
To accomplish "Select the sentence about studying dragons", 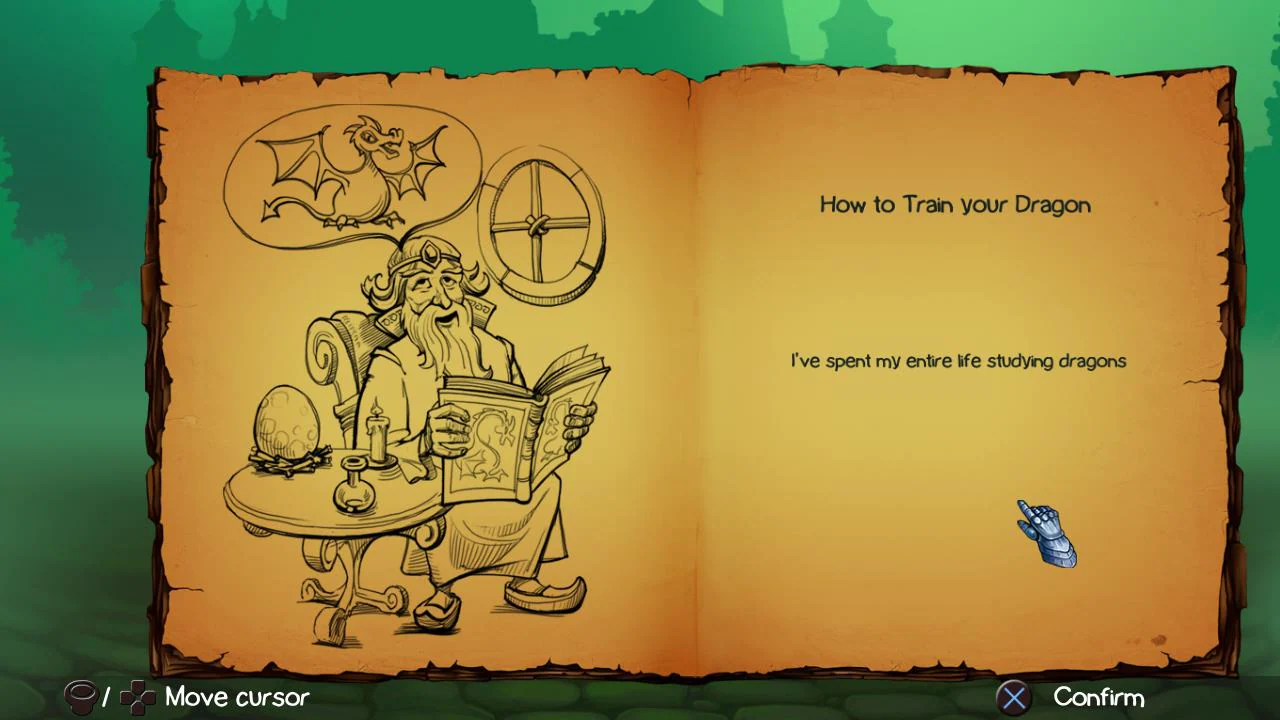I will [957, 361].
